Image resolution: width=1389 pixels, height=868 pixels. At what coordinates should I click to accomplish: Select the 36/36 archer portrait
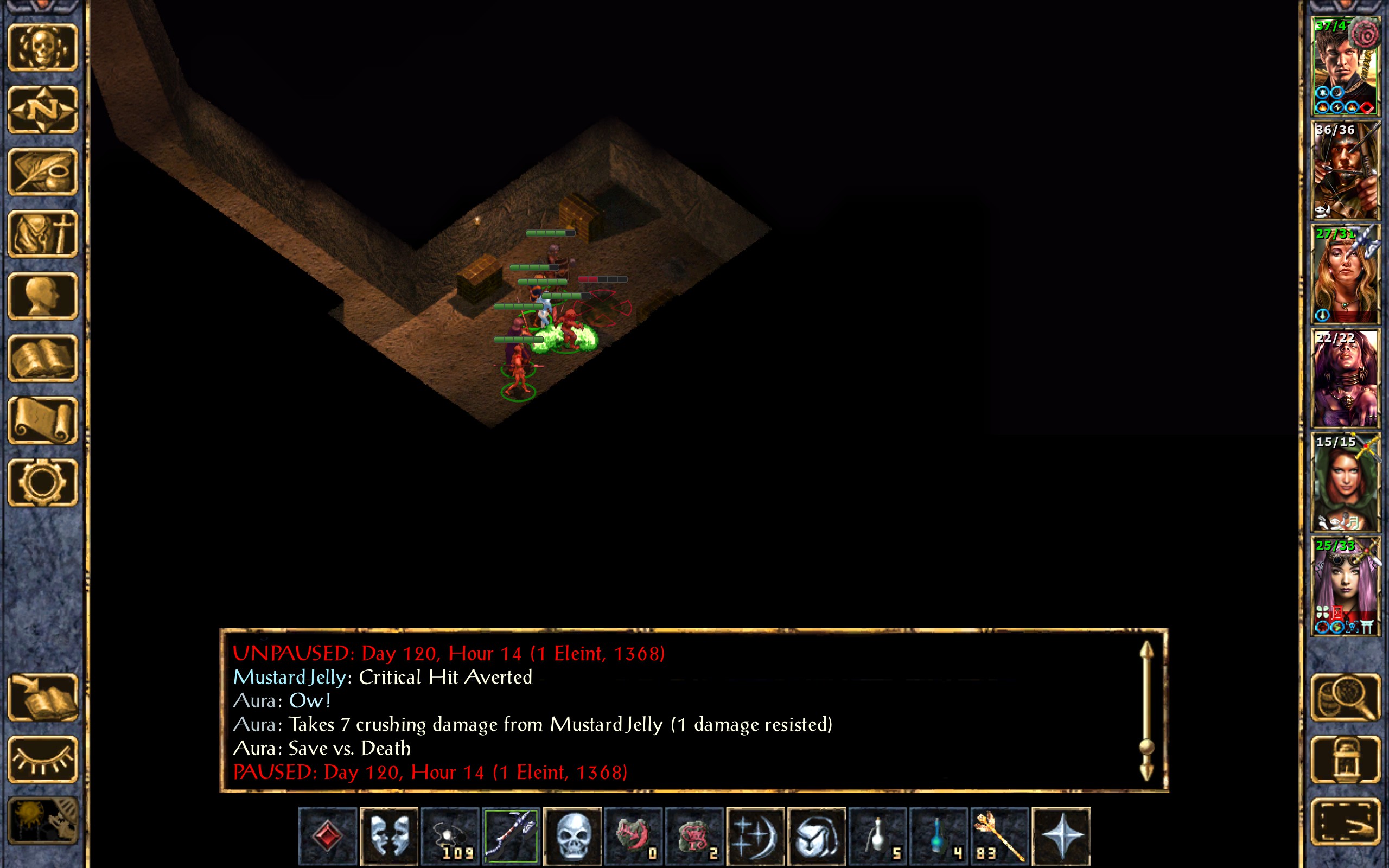1345,170
